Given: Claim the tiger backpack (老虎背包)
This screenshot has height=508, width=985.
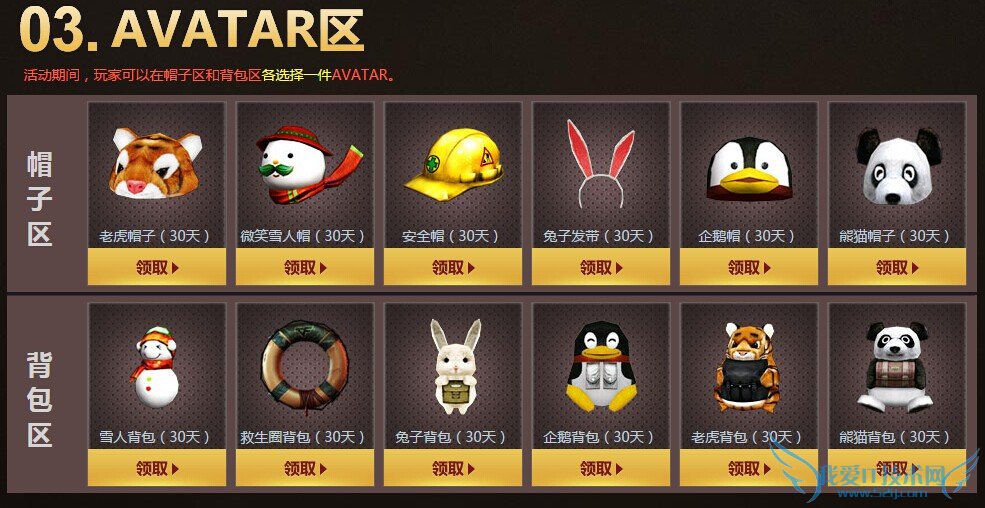Looking at the screenshot, I should [x=749, y=468].
